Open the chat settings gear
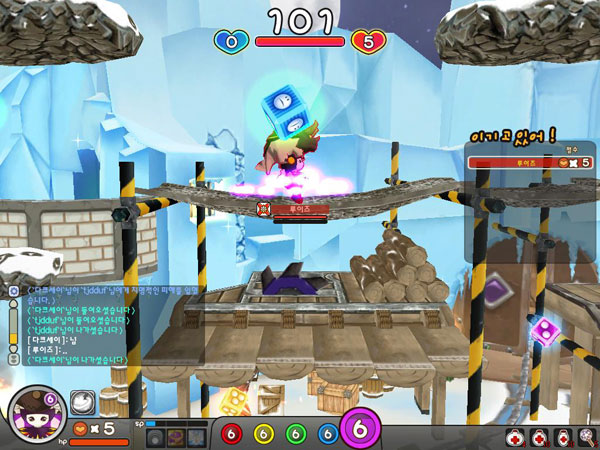Viewport: 600px width, 450px height. point(14,291)
